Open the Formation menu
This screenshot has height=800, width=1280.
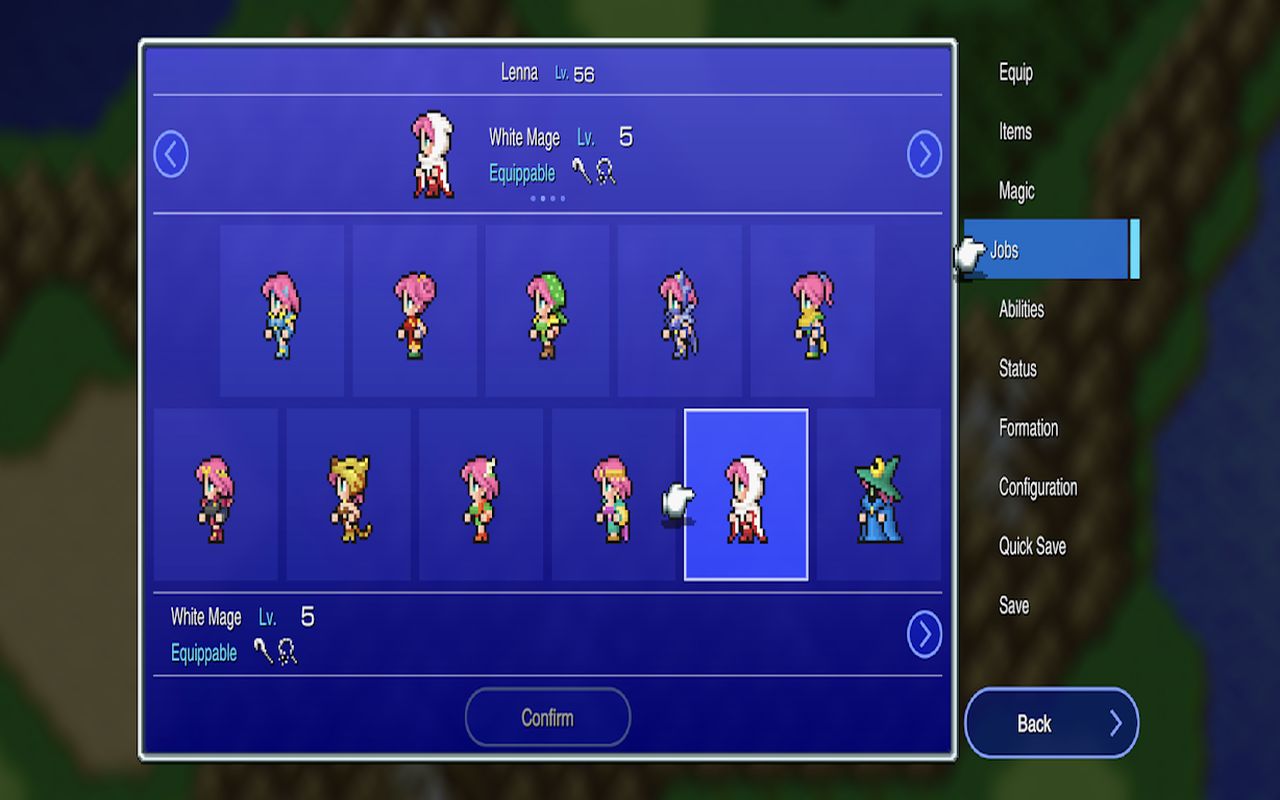coord(1028,428)
